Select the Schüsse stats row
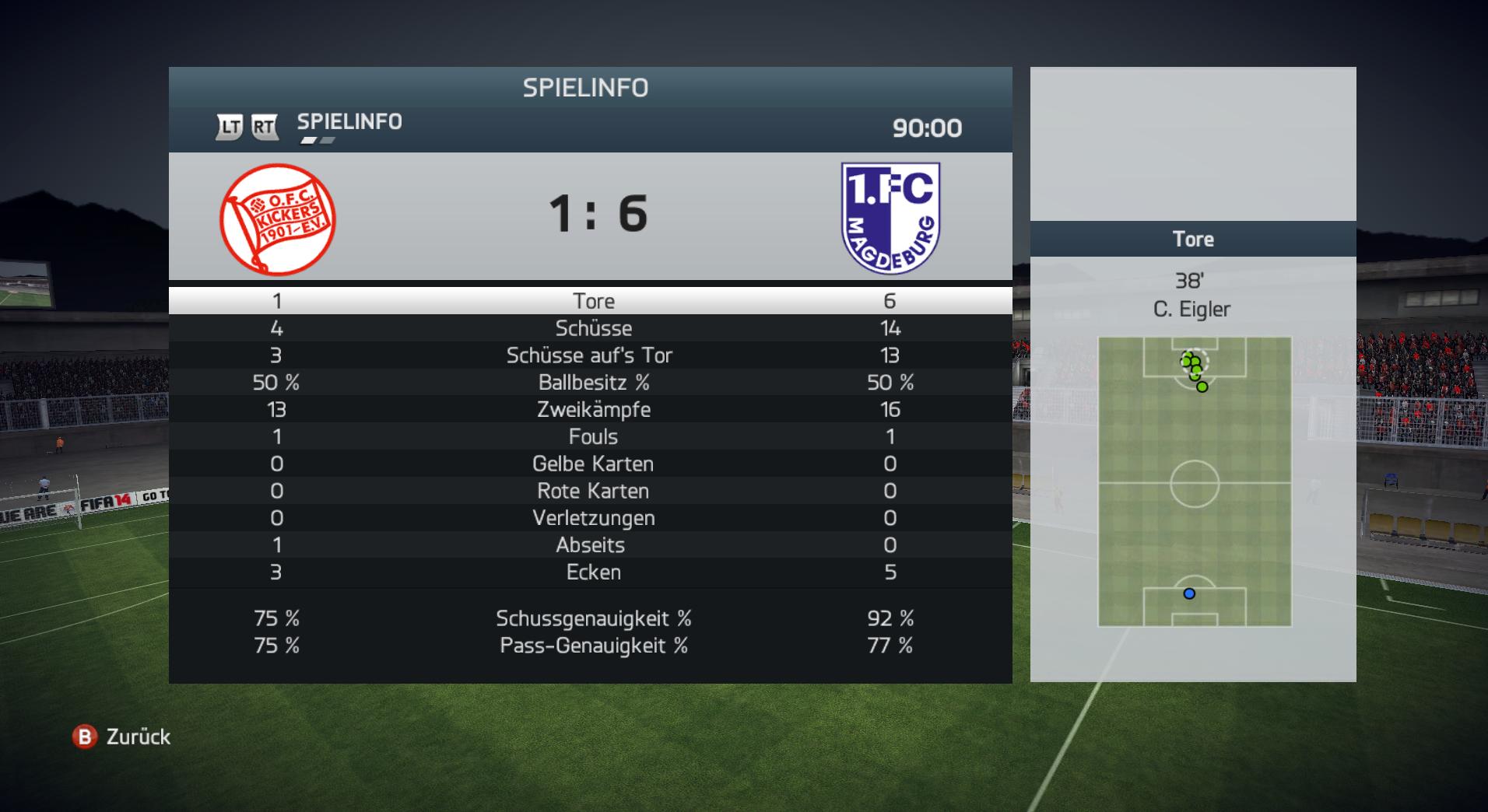The width and height of the screenshot is (1488, 812). [x=591, y=328]
